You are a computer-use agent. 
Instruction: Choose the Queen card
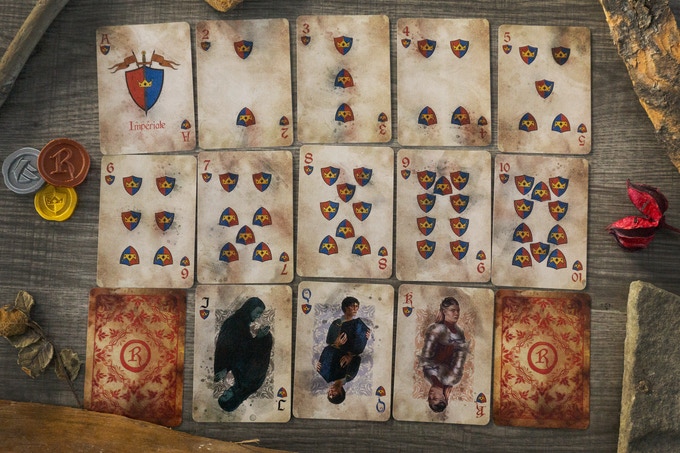point(343,350)
